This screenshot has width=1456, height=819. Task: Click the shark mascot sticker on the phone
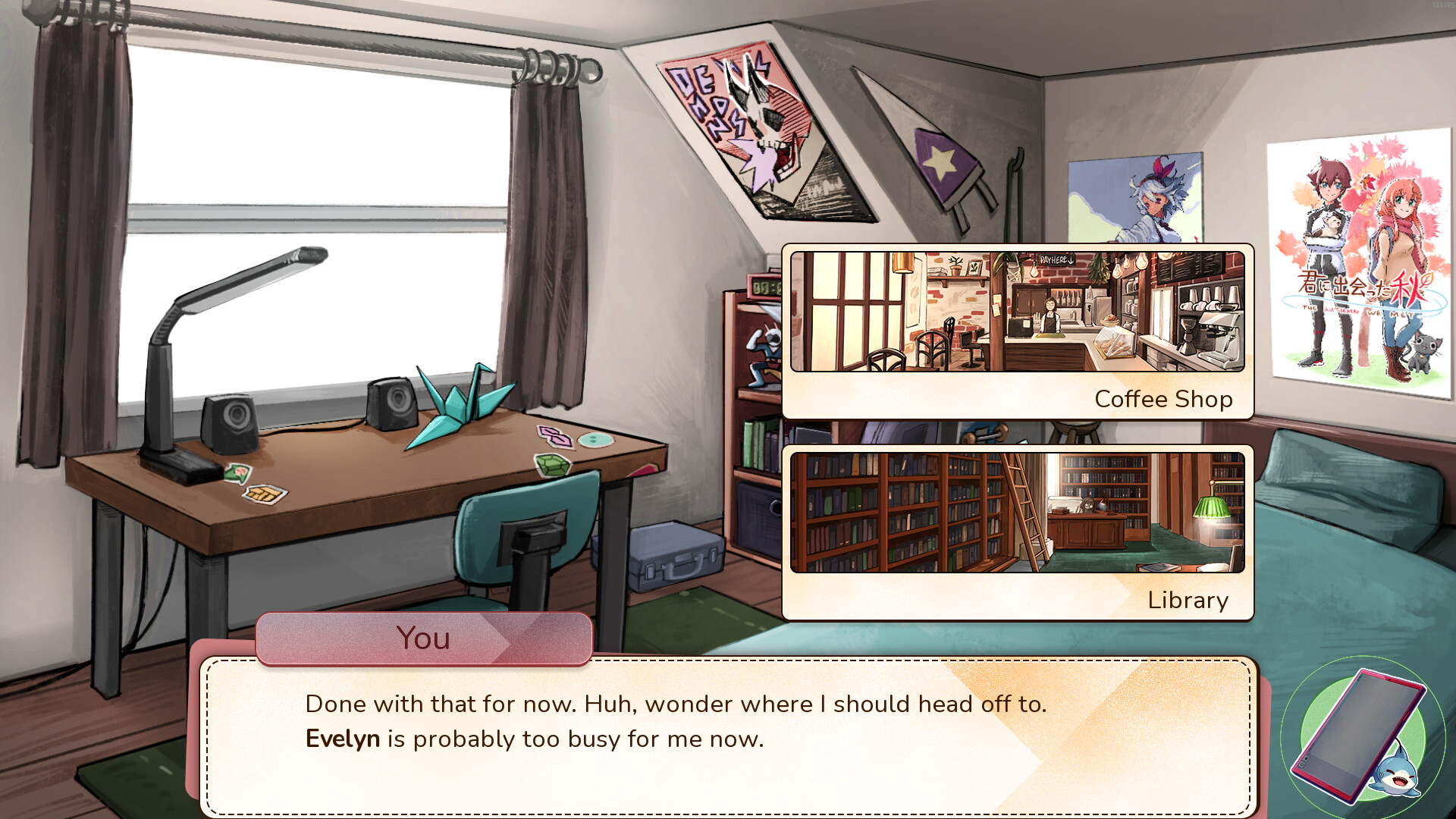(1399, 773)
